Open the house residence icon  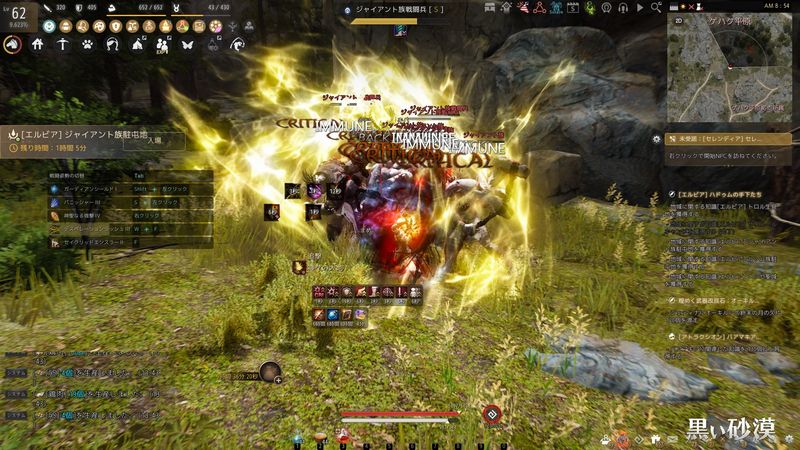pyautogui.click(x=37, y=45)
